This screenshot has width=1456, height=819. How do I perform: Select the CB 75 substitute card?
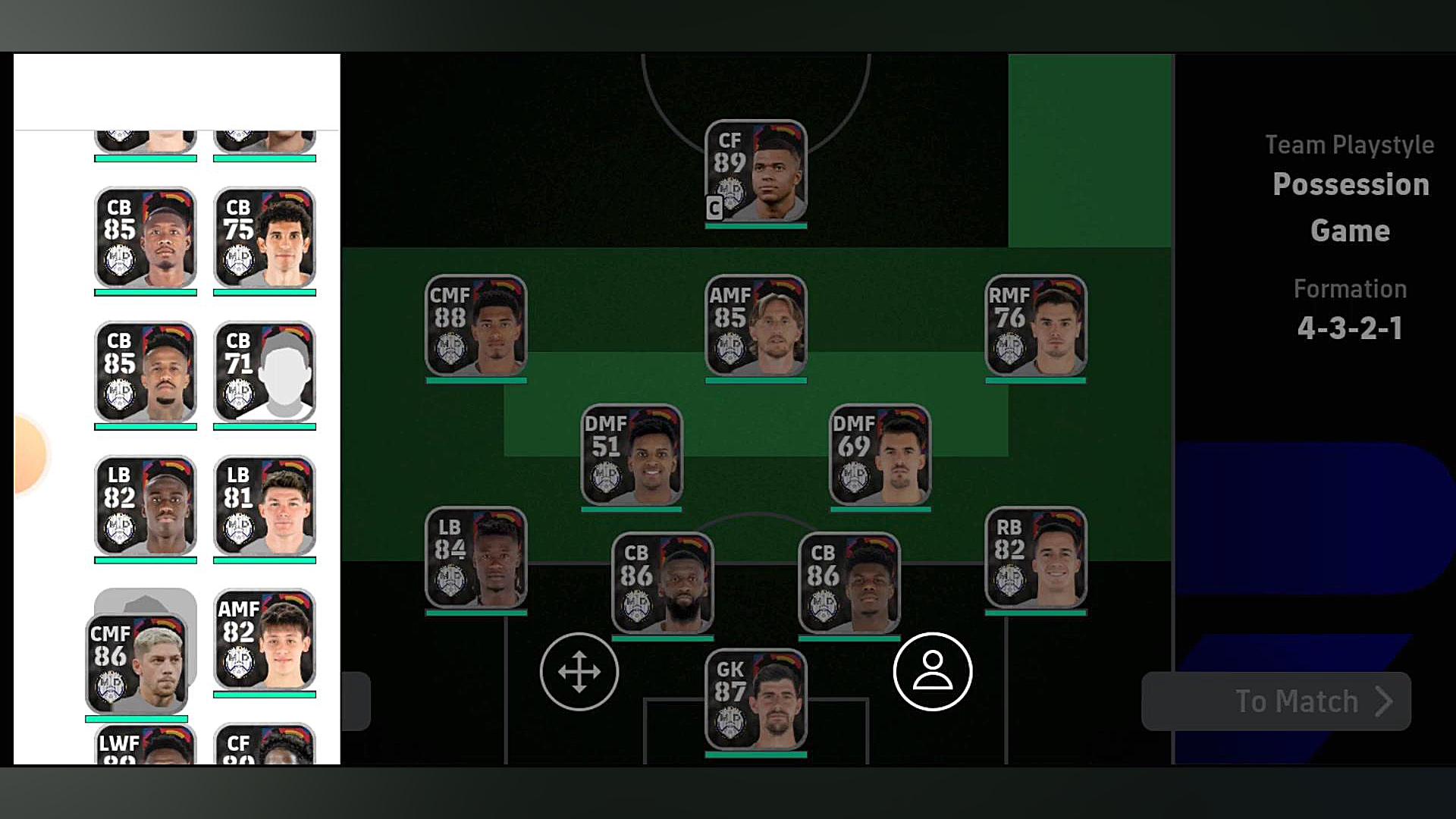tap(265, 238)
